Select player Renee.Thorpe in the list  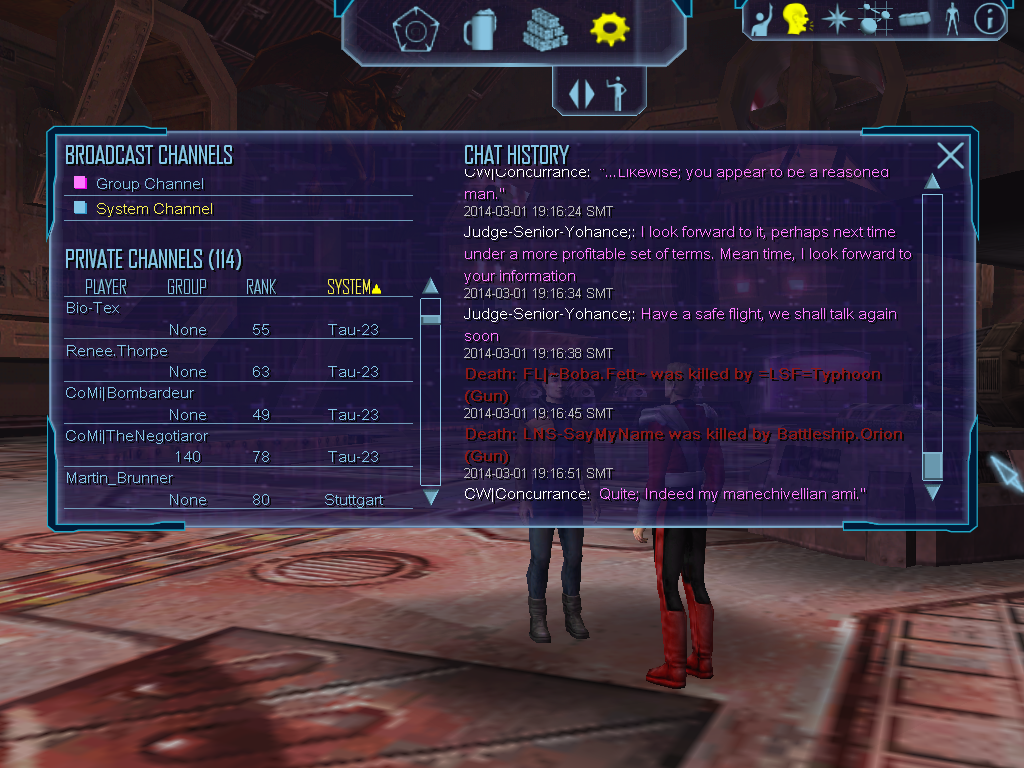[x=116, y=351]
